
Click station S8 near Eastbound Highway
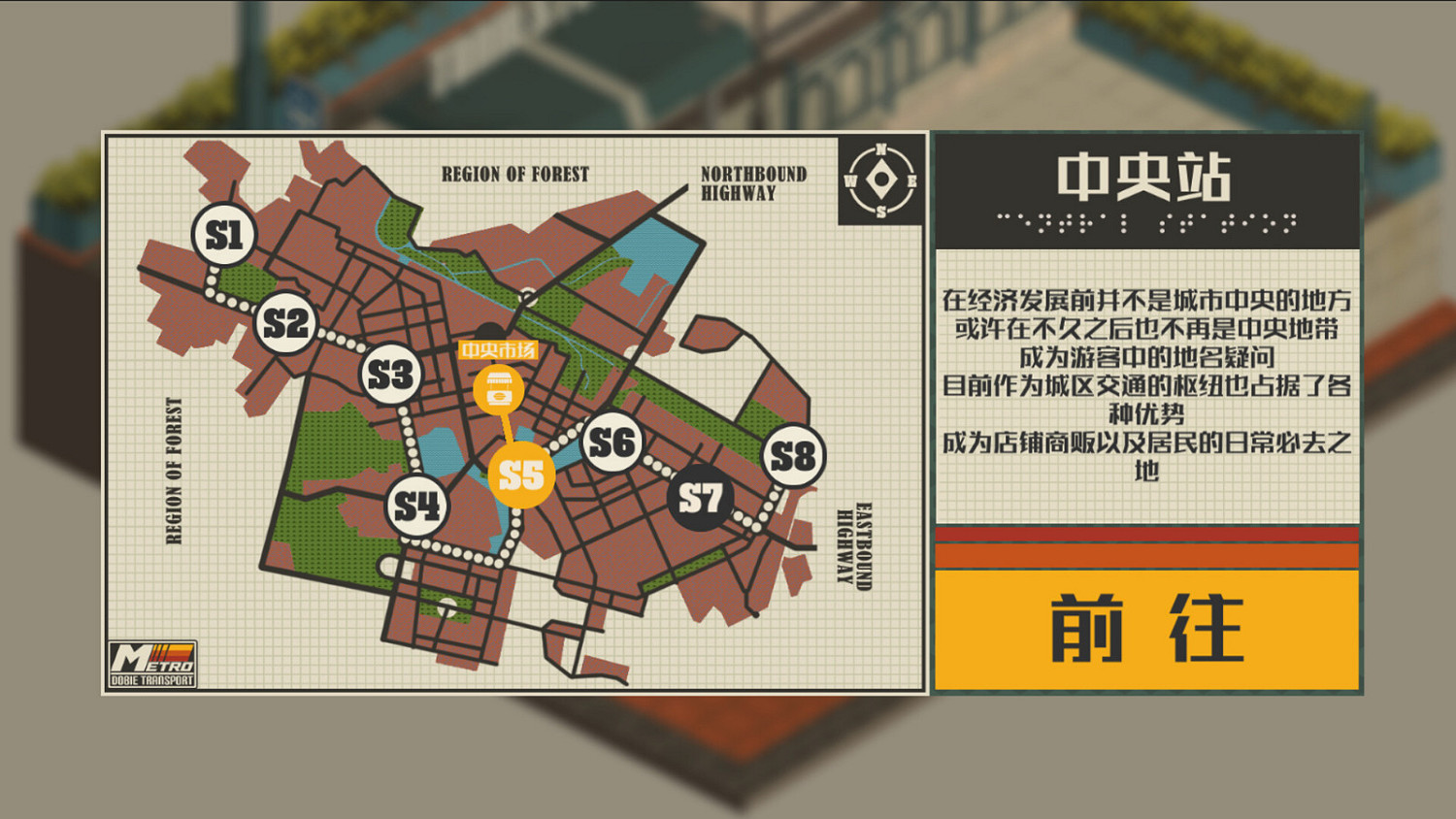793,454
